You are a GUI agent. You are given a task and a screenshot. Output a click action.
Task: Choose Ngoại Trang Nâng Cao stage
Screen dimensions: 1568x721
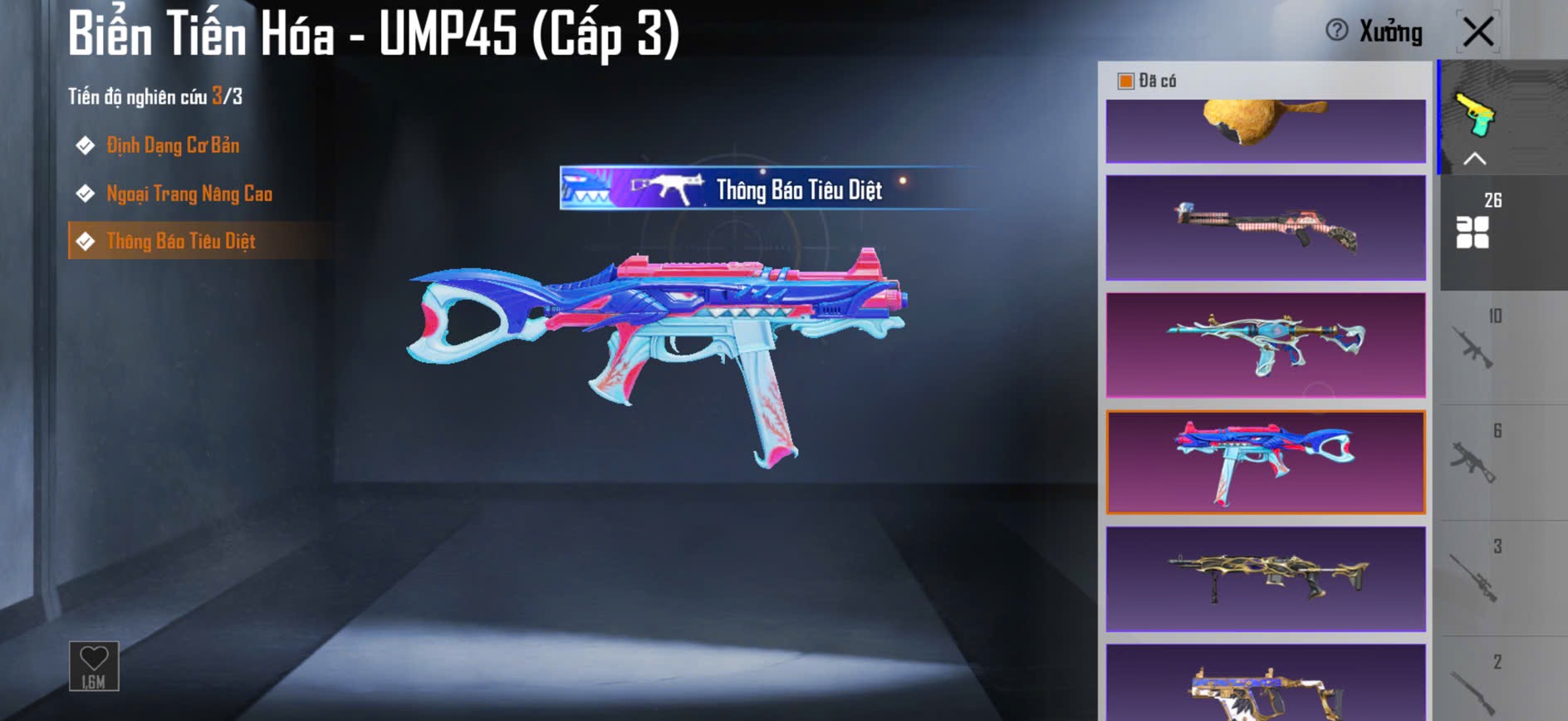189,194
